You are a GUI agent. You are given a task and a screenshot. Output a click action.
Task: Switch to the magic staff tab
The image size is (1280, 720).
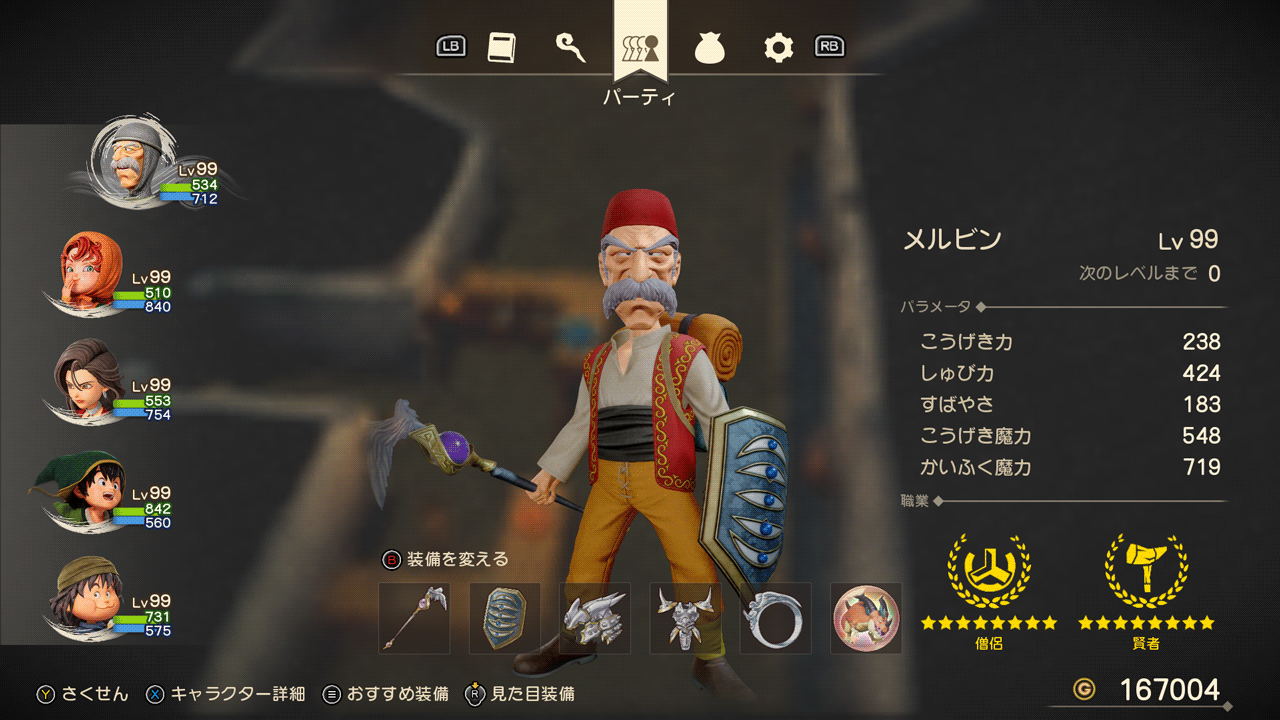(570, 47)
